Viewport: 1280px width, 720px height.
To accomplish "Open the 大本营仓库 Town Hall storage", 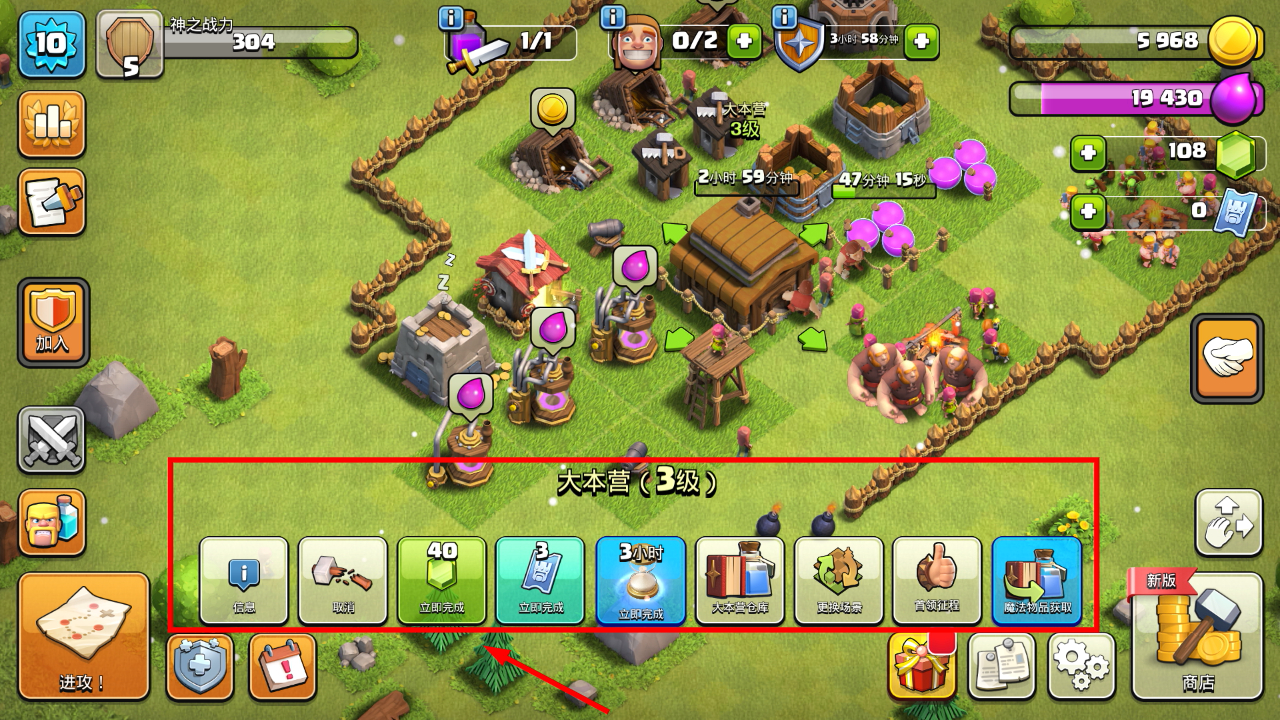I will click(740, 581).
